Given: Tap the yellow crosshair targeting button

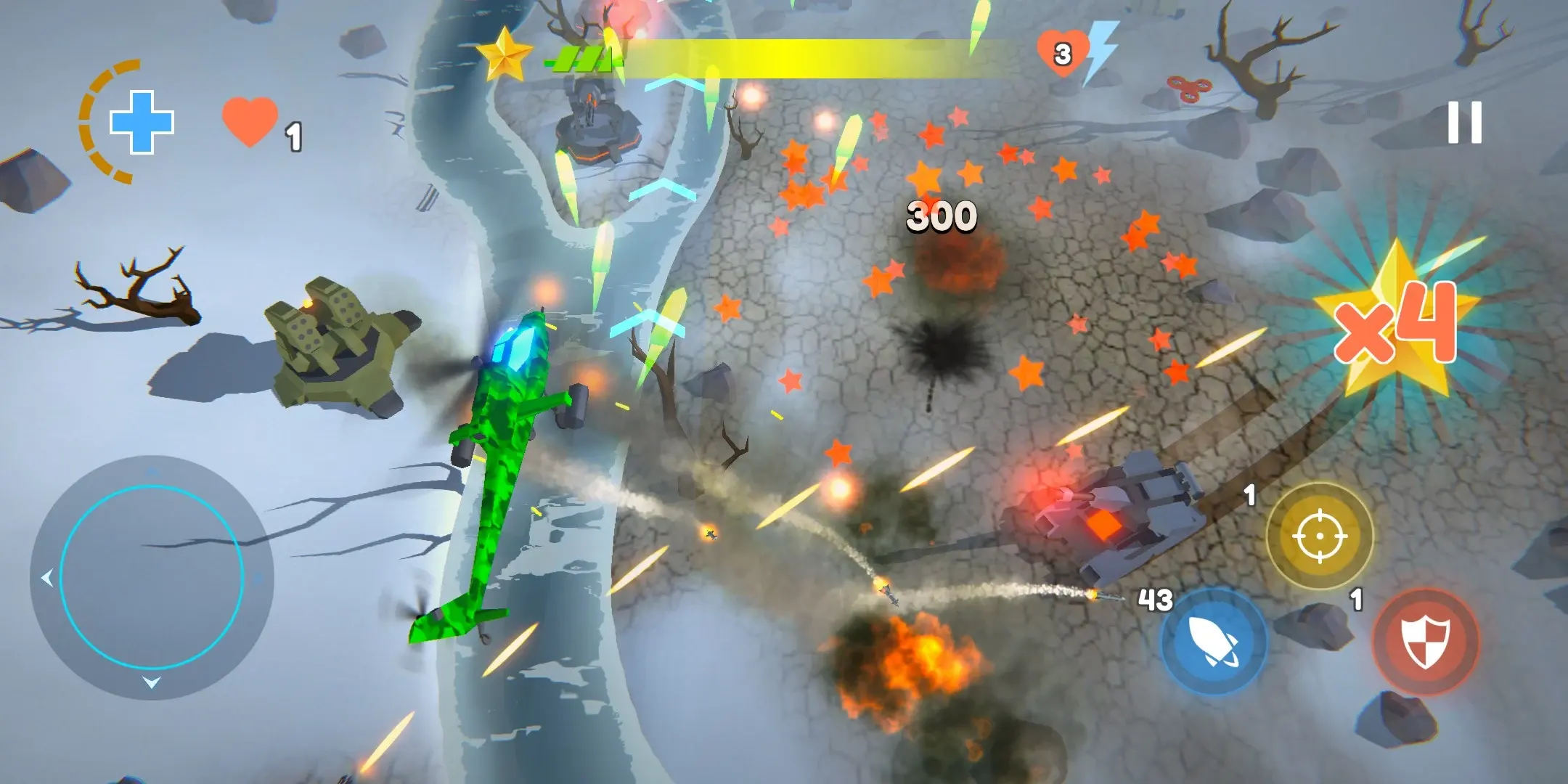Looking at the screenshot, I should coord(1320,536).
